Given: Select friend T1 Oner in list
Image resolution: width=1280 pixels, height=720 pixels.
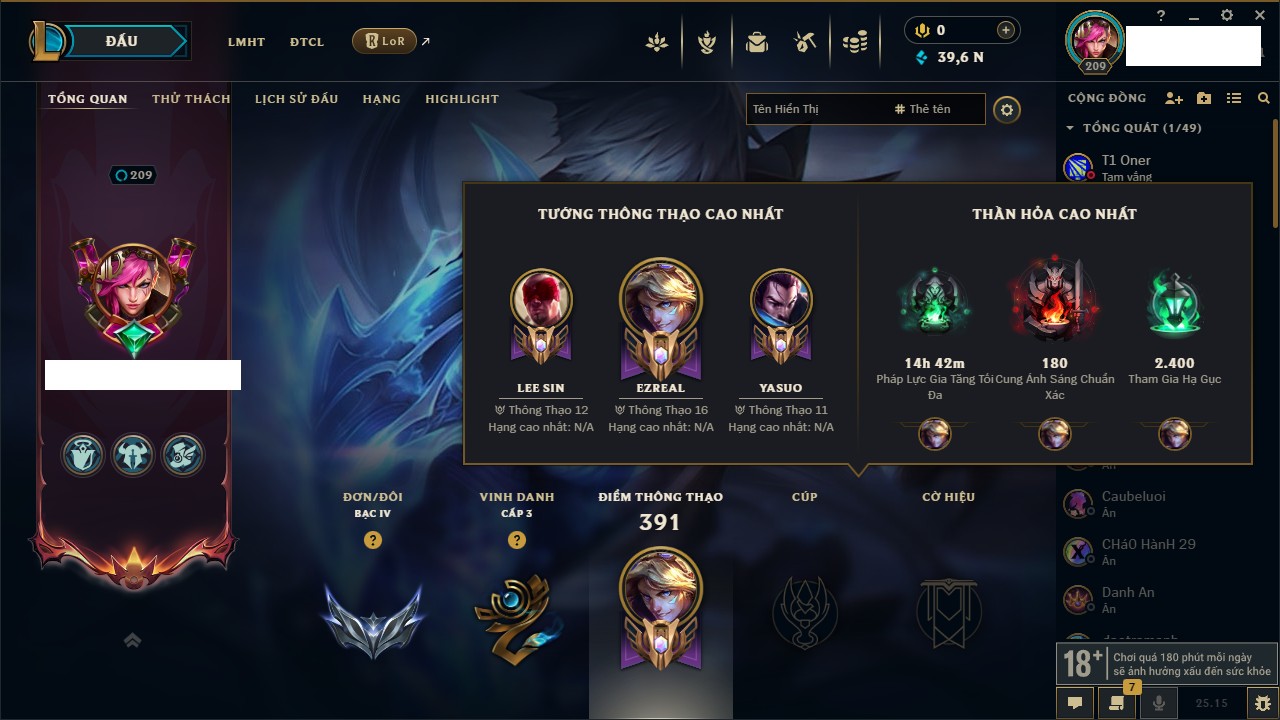Looking at the screenshot, I should point(1125,166).
